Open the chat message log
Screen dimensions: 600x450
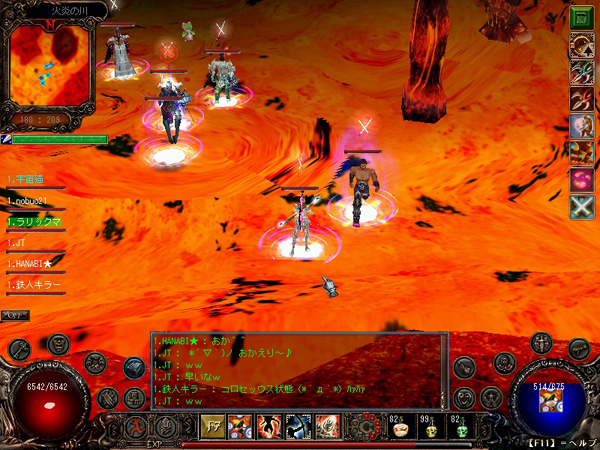coord(298,370)
